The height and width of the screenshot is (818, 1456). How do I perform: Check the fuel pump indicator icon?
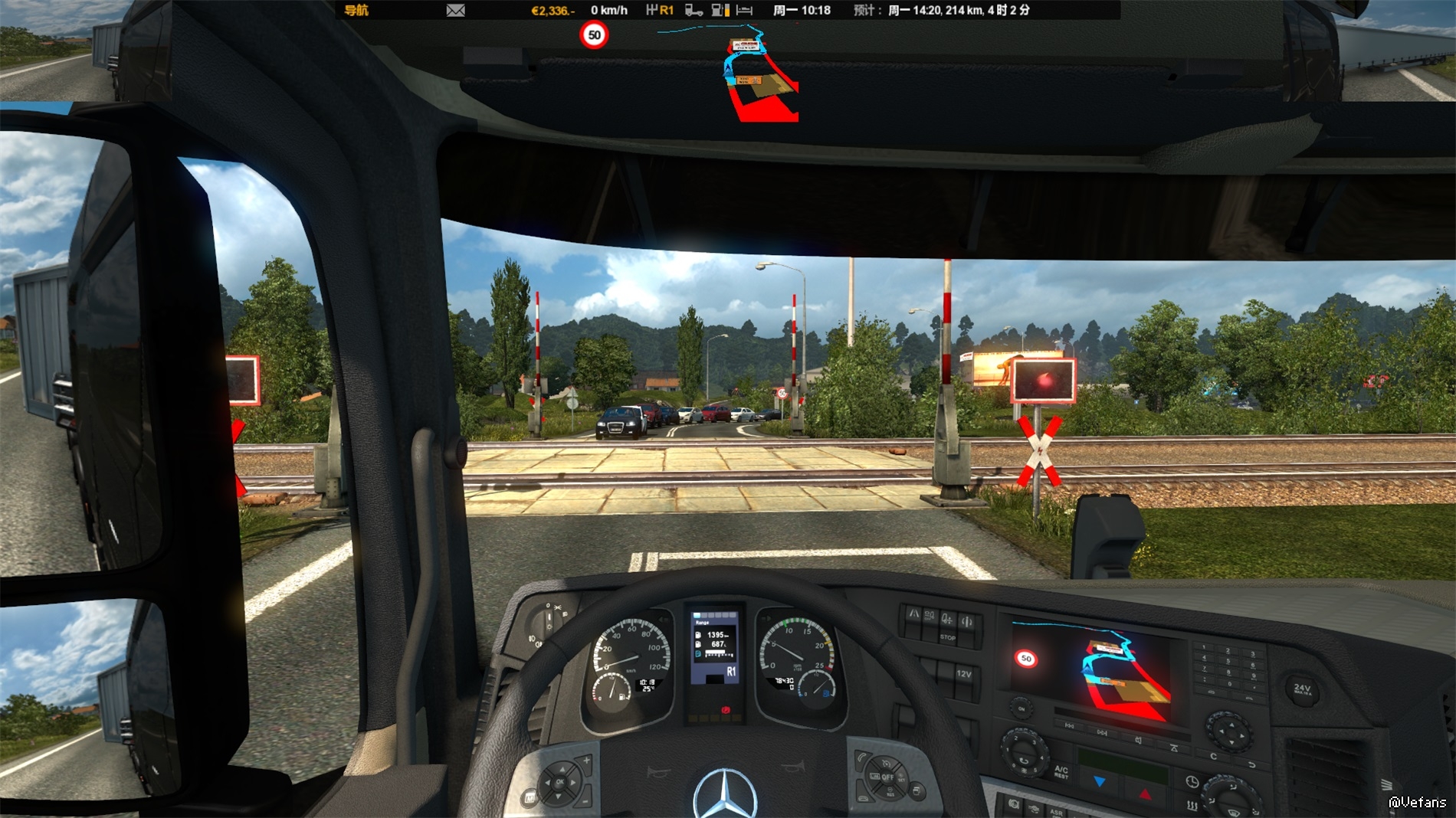[720, 10]
